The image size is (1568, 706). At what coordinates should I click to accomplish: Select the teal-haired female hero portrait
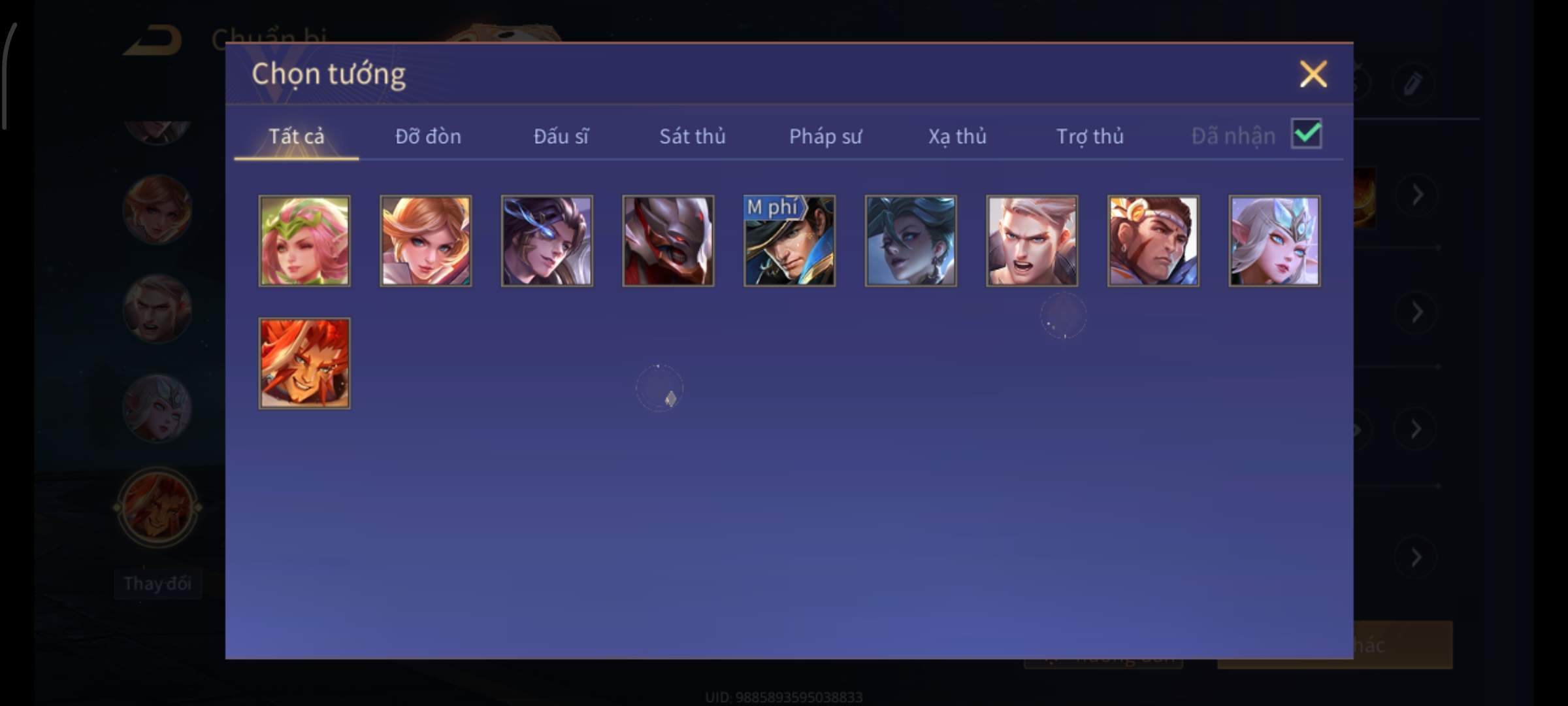[911, 241]
